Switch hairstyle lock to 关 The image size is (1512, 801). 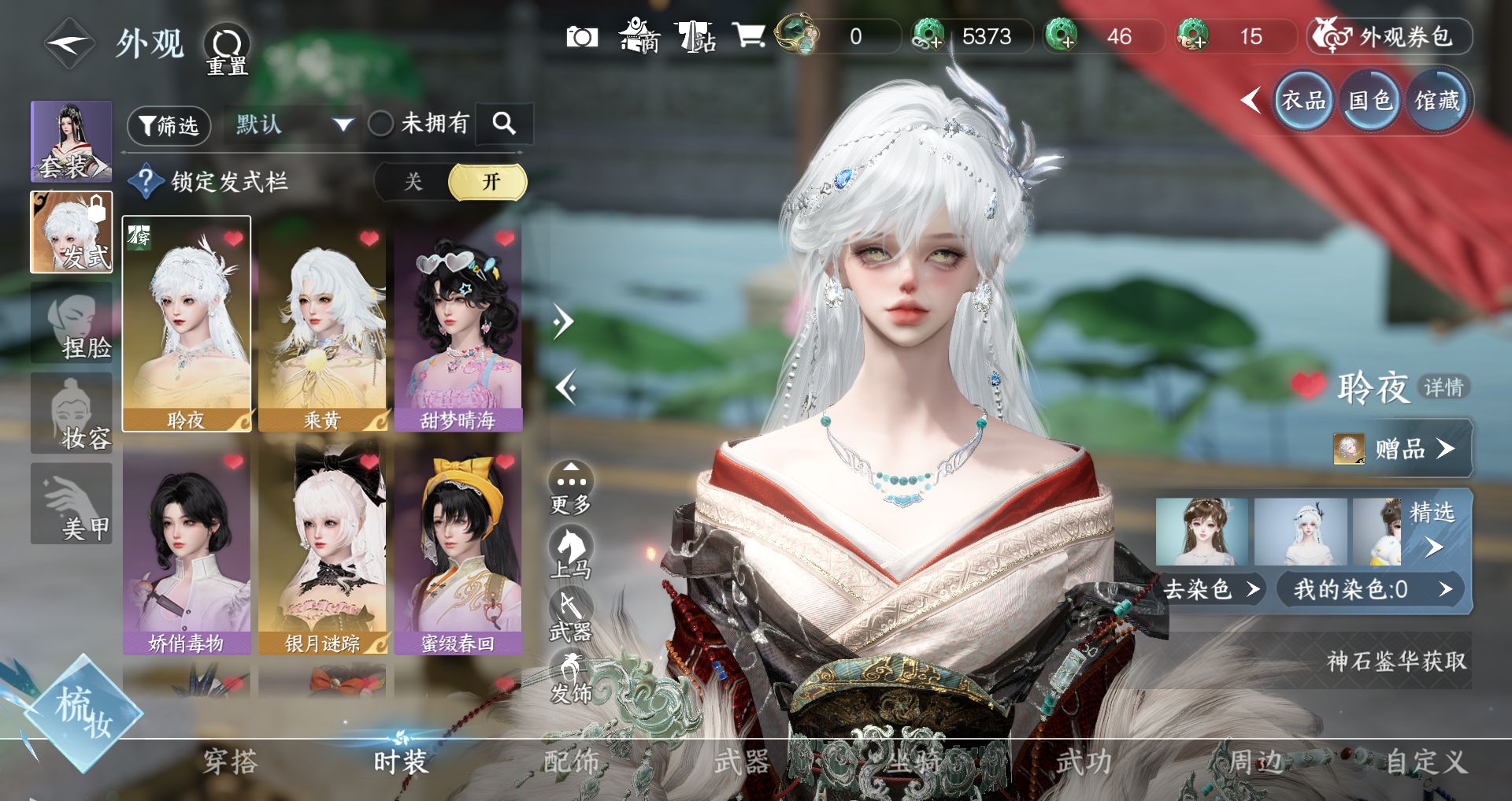coord(413,182)
